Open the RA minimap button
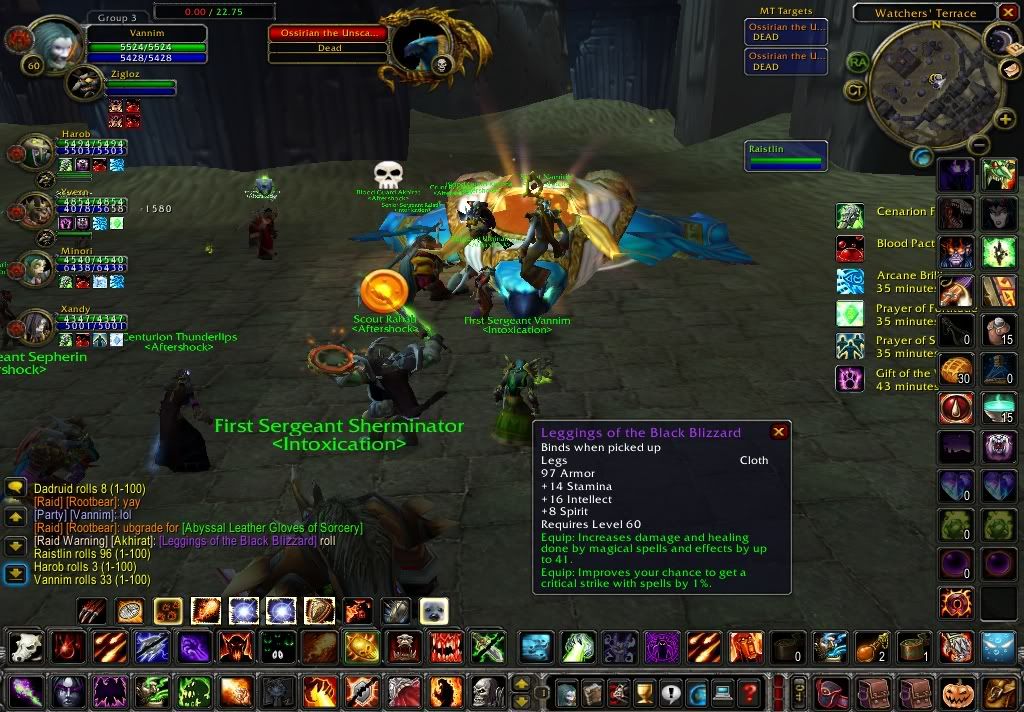This screenshot has height=712, width=1024. (x=857, y=62)
